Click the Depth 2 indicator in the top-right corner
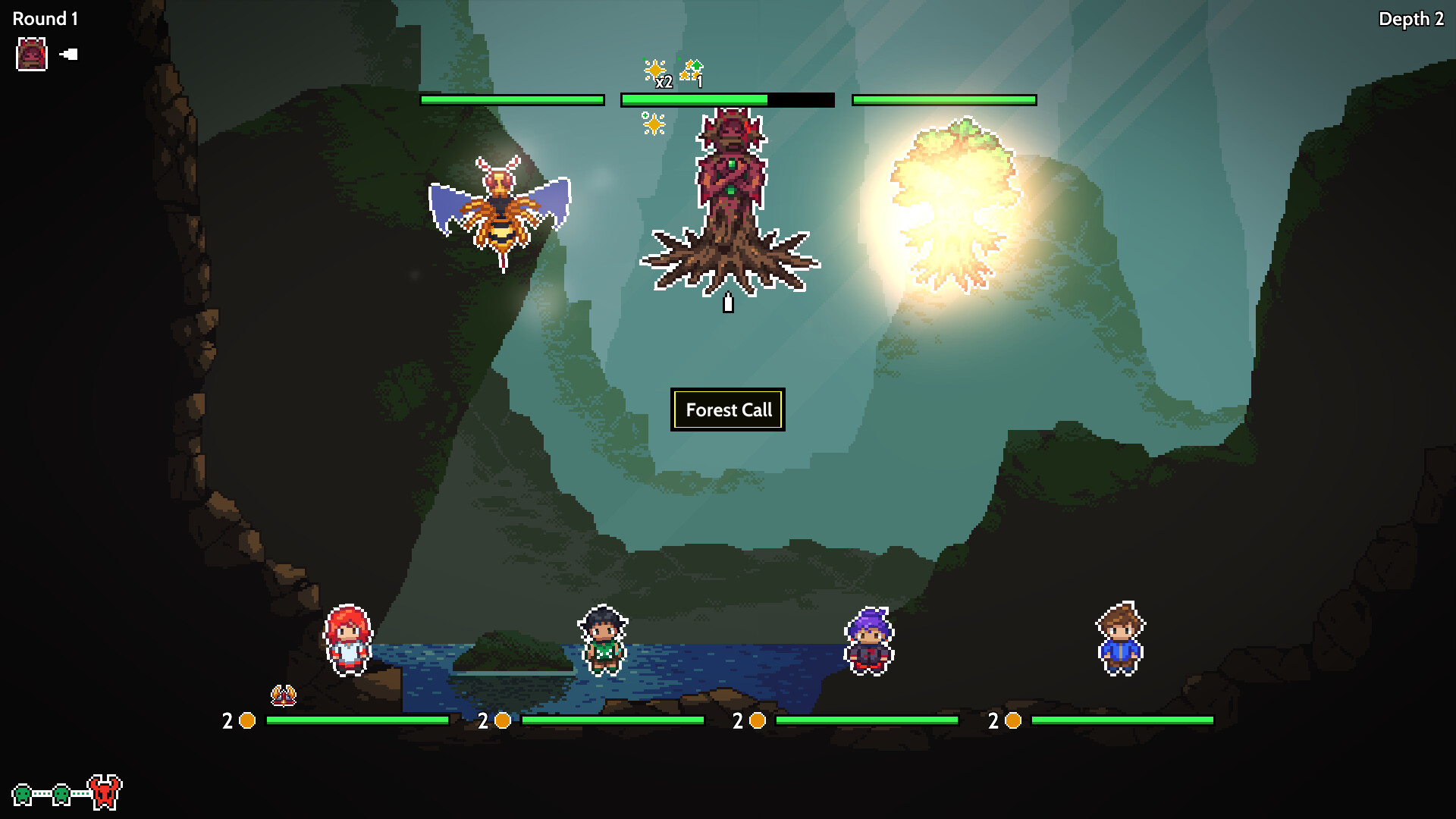Viewport: 1456px width, 819px height. coord(1410,19)
